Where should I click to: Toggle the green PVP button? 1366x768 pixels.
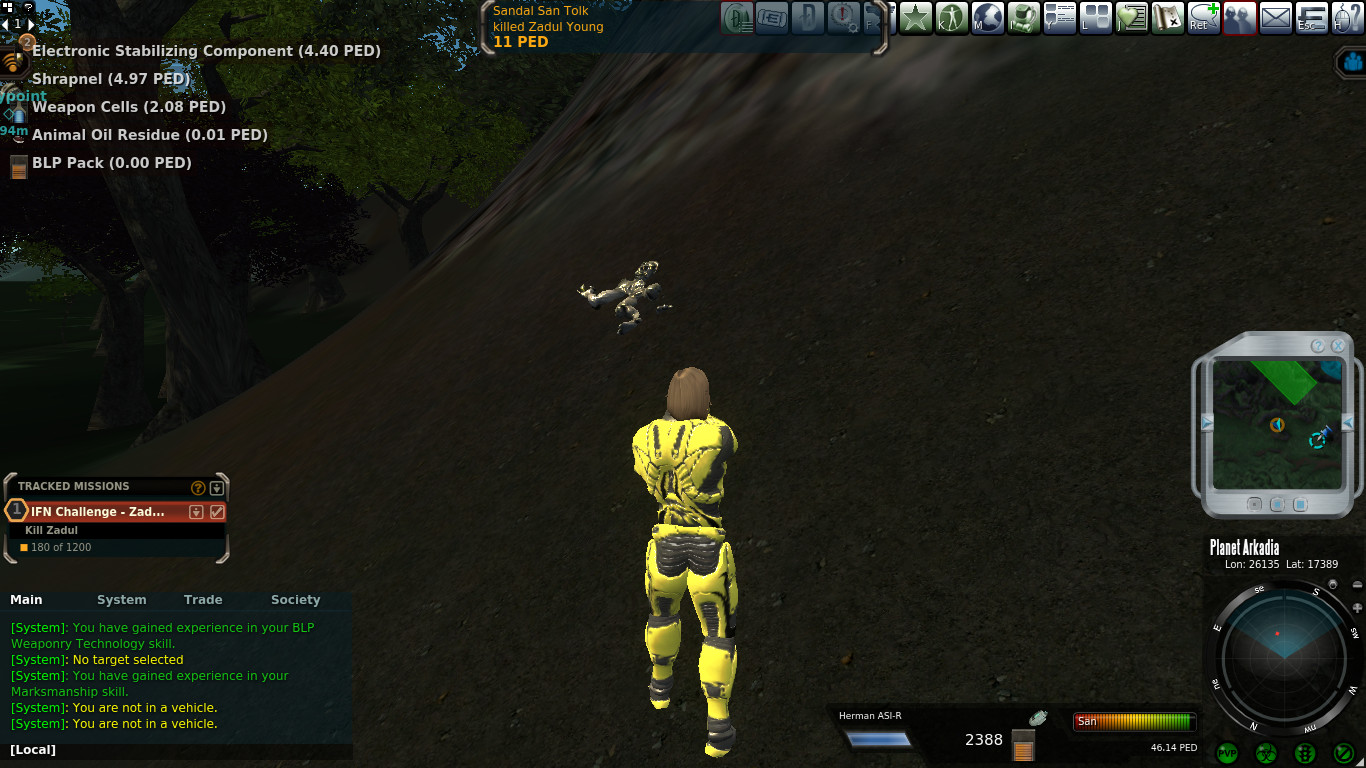(x=1227, y=753)
